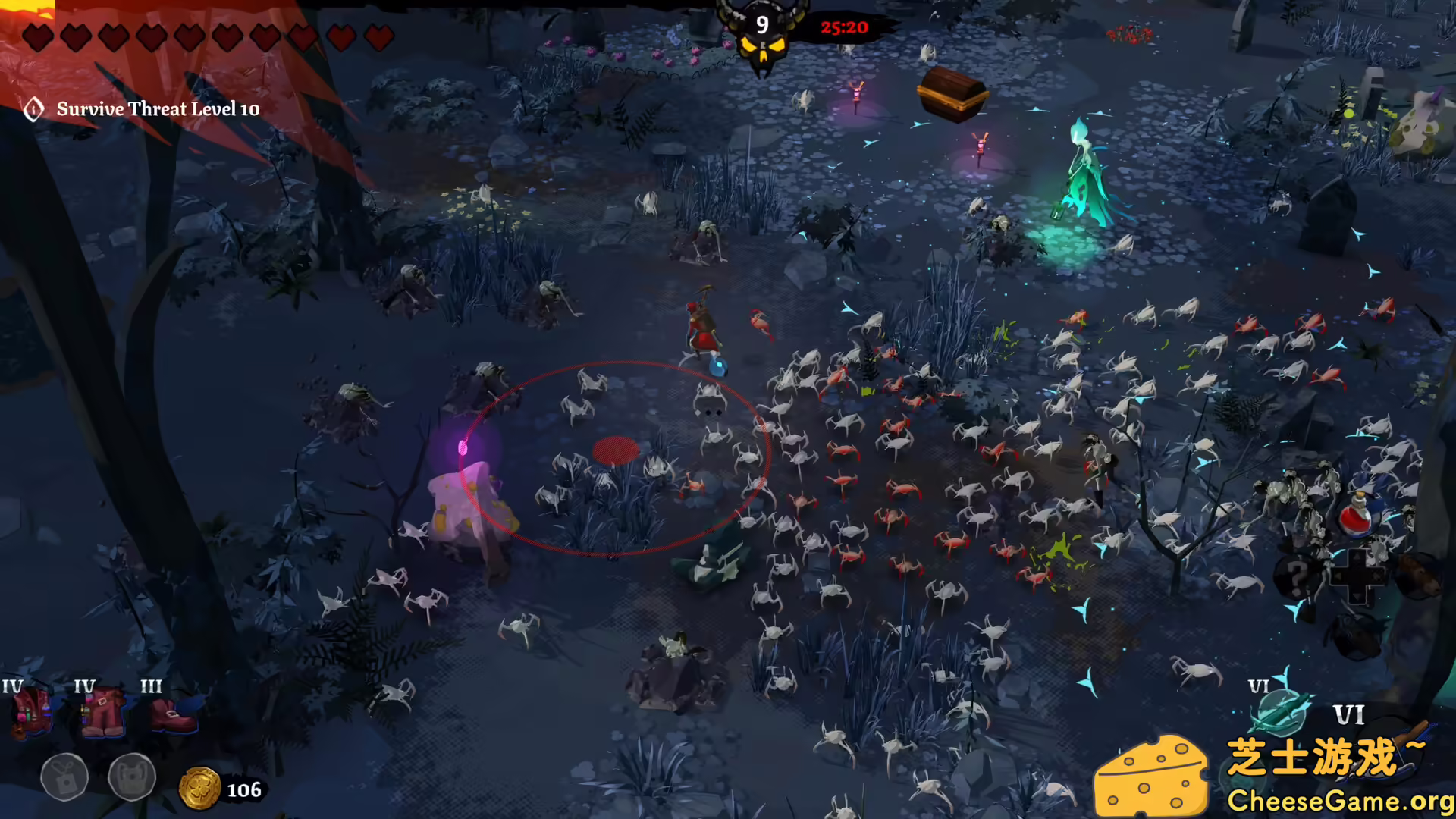Activate the teal level VI ability icon

click(x=1282, y=713)
